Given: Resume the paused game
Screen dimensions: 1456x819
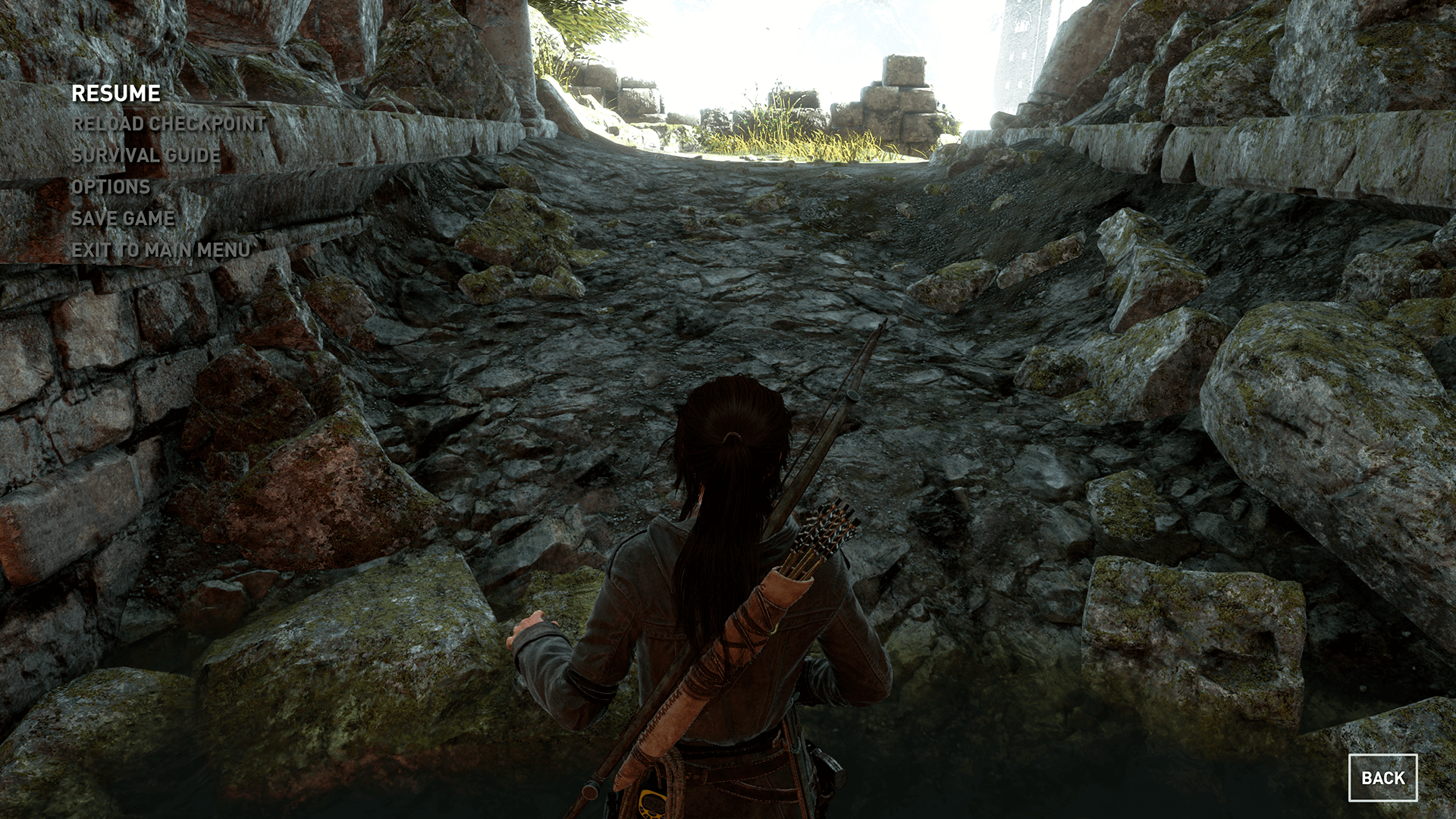Looking at the screenshot, I should tap(116, 93).
